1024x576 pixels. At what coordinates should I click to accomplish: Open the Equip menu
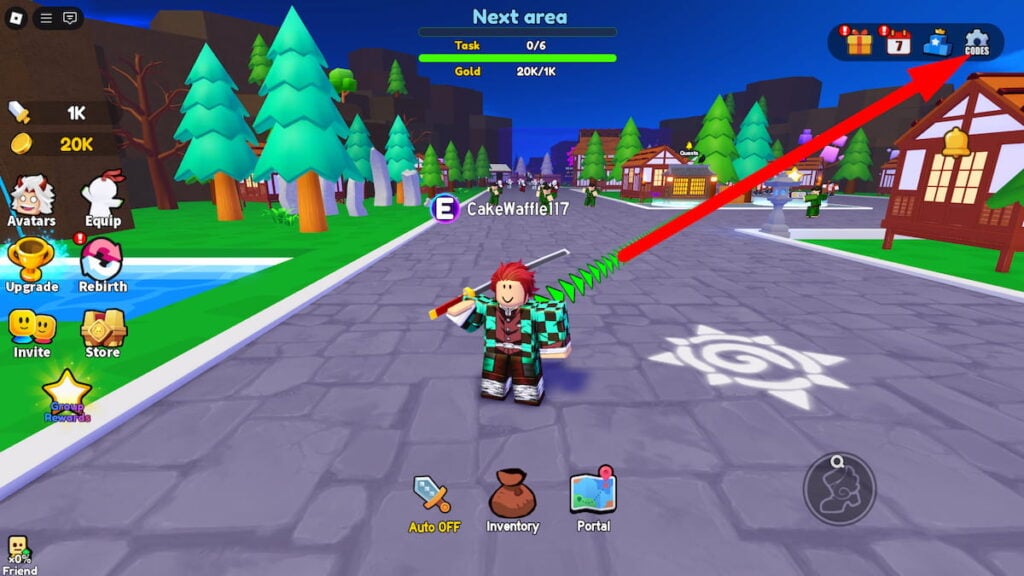pyautogui.click(x=102, y=200)
